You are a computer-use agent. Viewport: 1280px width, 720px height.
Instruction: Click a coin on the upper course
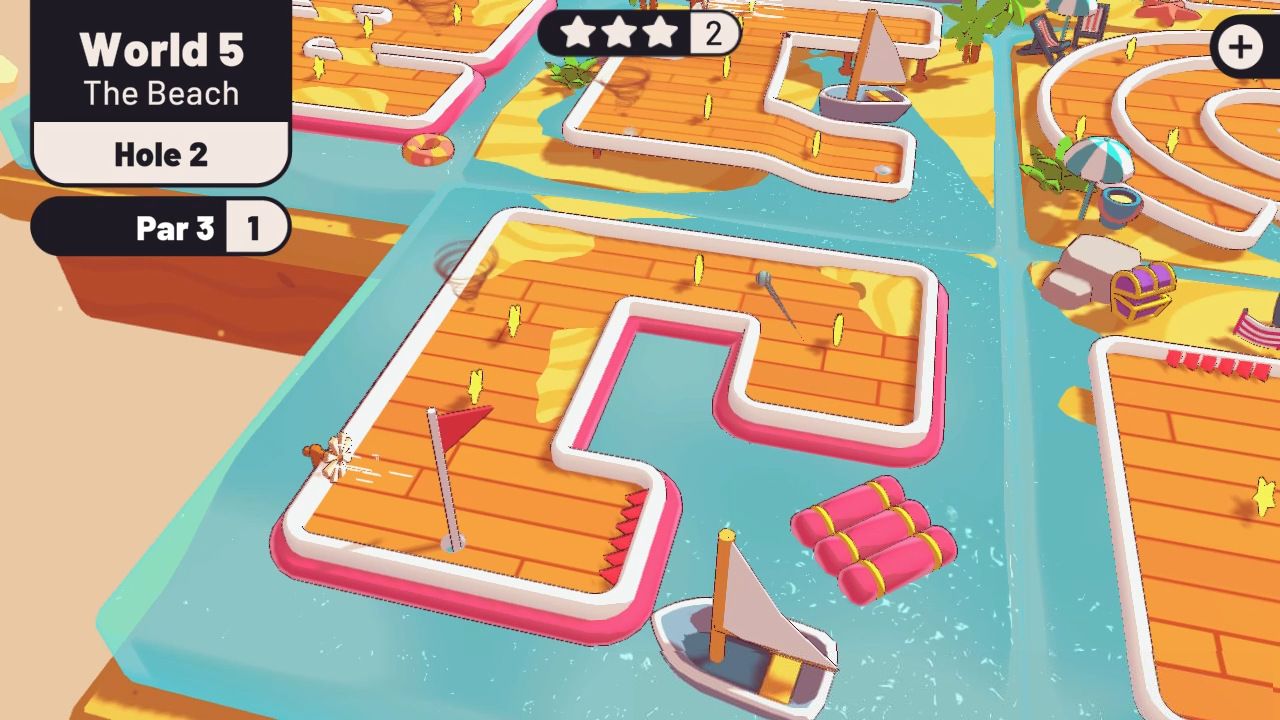point(698,270)
